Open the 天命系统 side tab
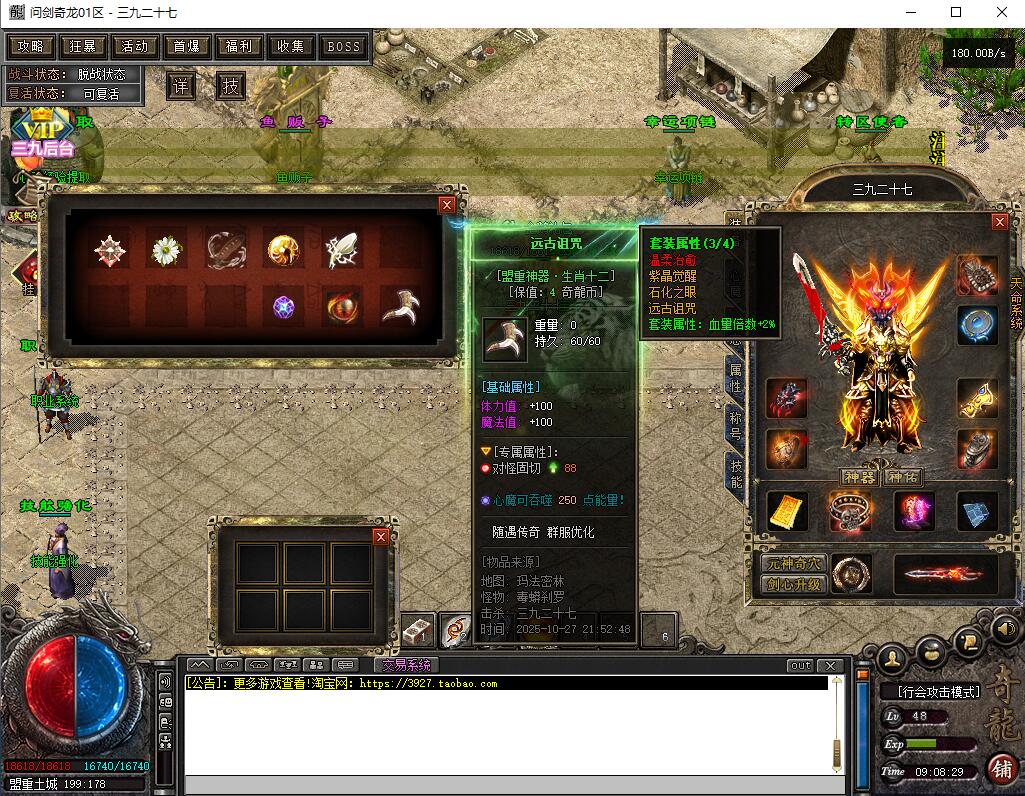The height and width of the screenshot is (796, 1025). [x=1016, y=303]
